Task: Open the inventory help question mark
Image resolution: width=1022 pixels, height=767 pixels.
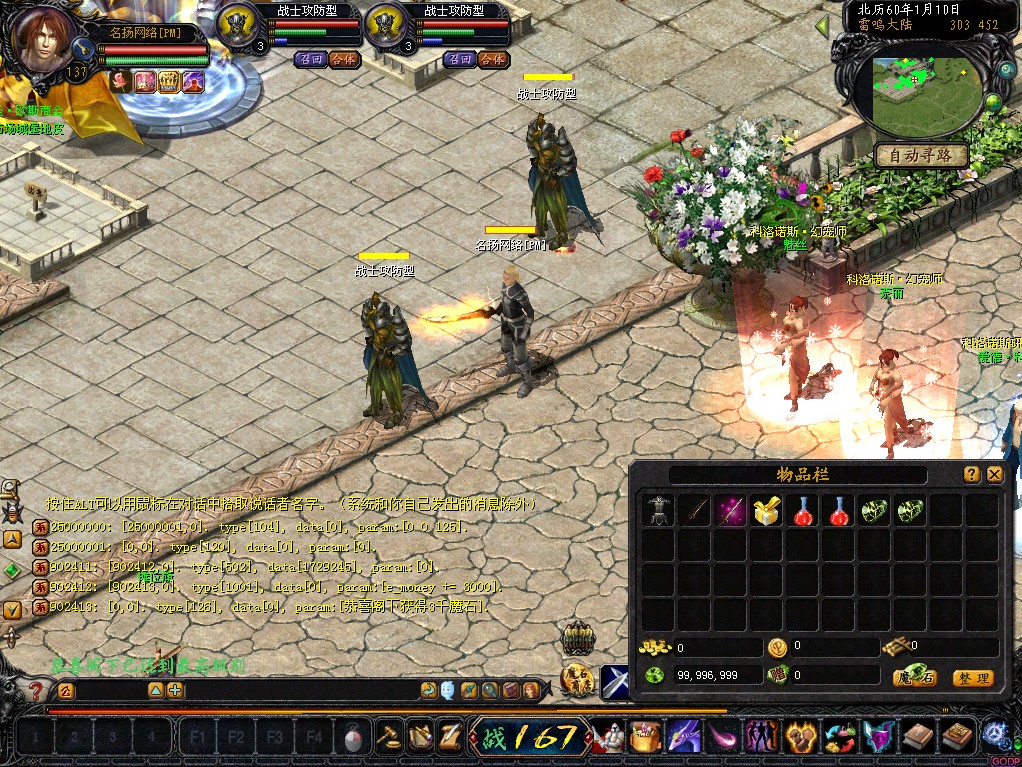Action: 971,475
